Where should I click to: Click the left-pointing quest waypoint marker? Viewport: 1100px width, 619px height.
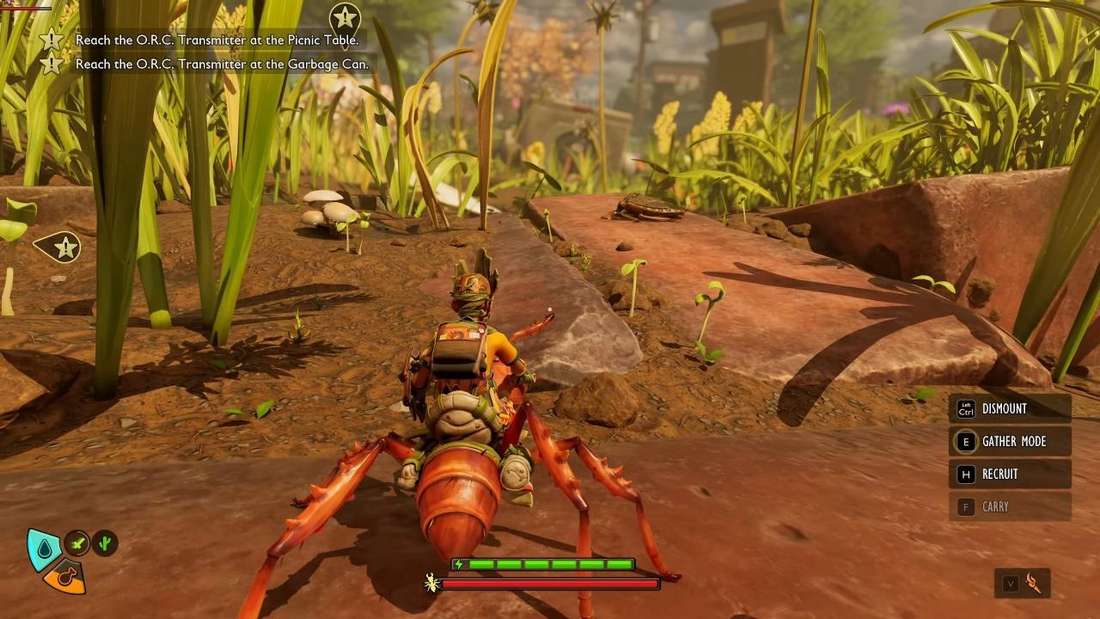tap(61, 247)
